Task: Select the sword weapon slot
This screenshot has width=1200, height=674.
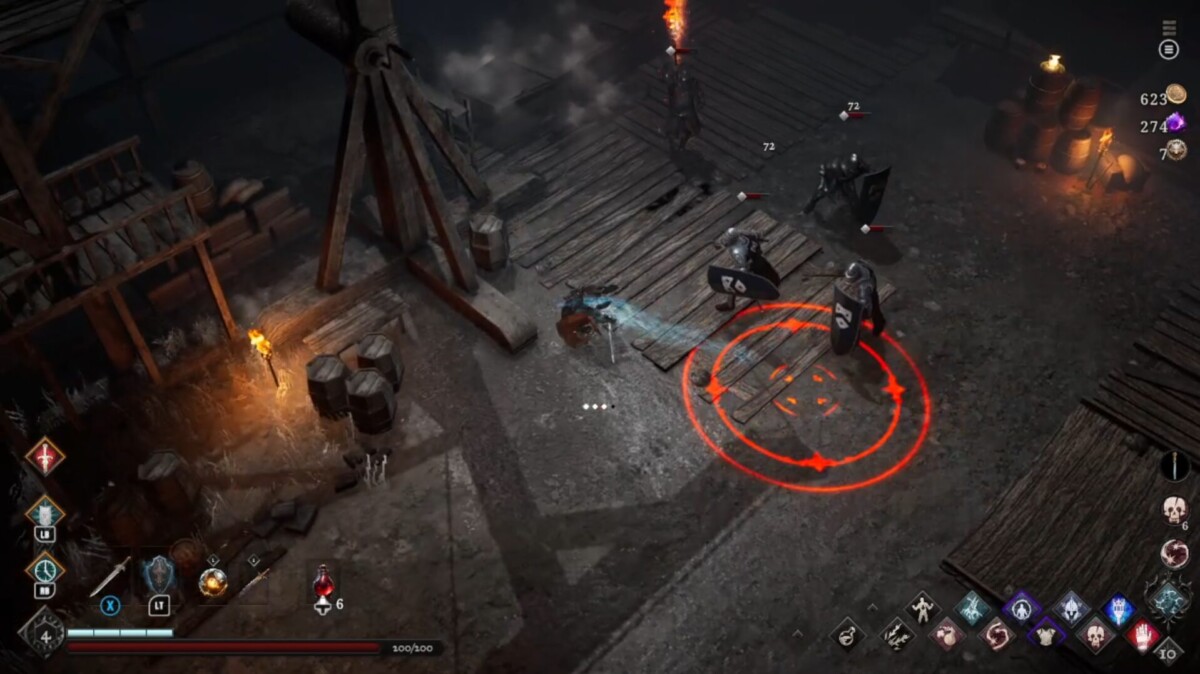Action: 110,577
